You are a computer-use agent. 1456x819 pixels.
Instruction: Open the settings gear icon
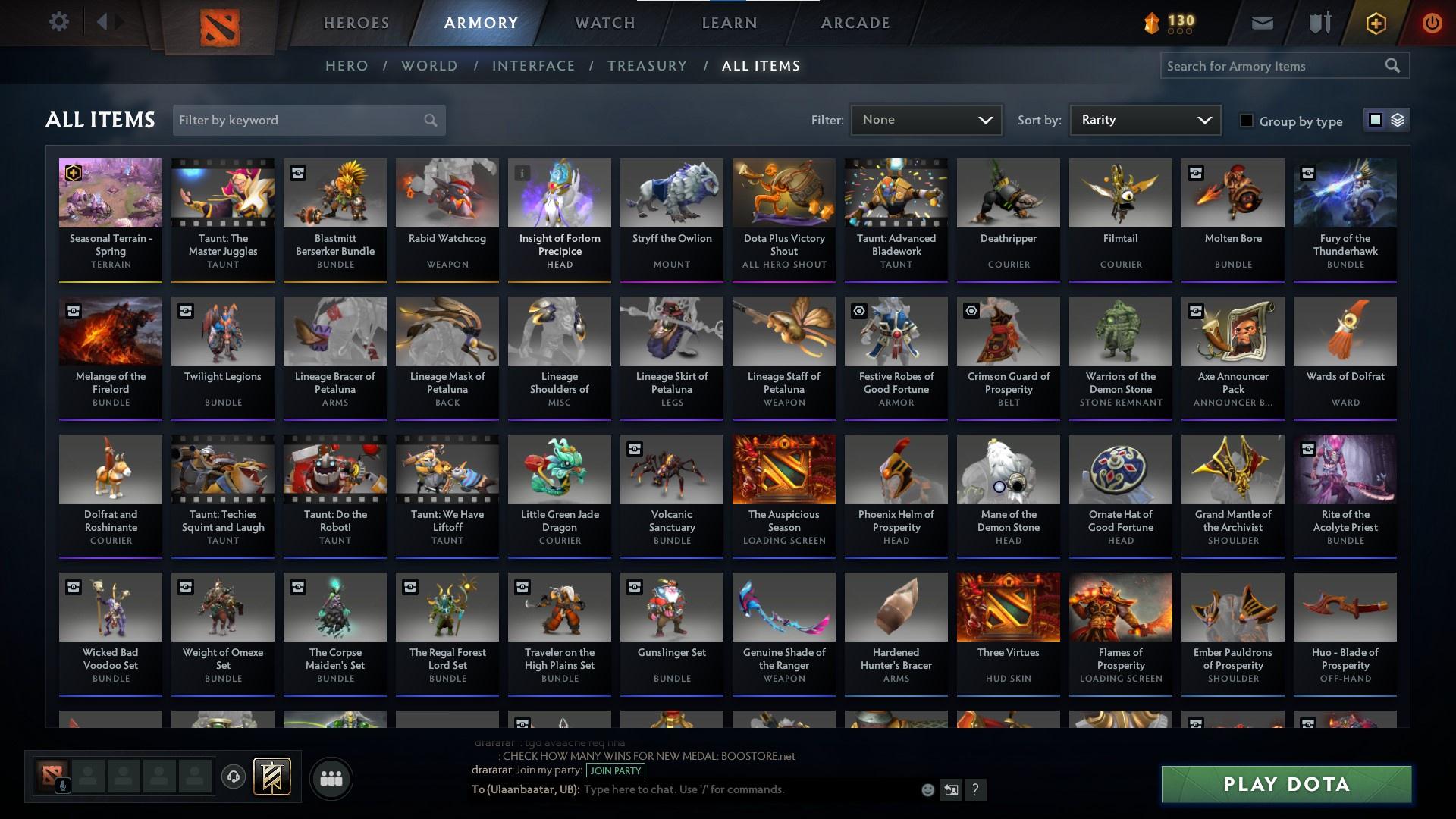(x=59, y=21)
